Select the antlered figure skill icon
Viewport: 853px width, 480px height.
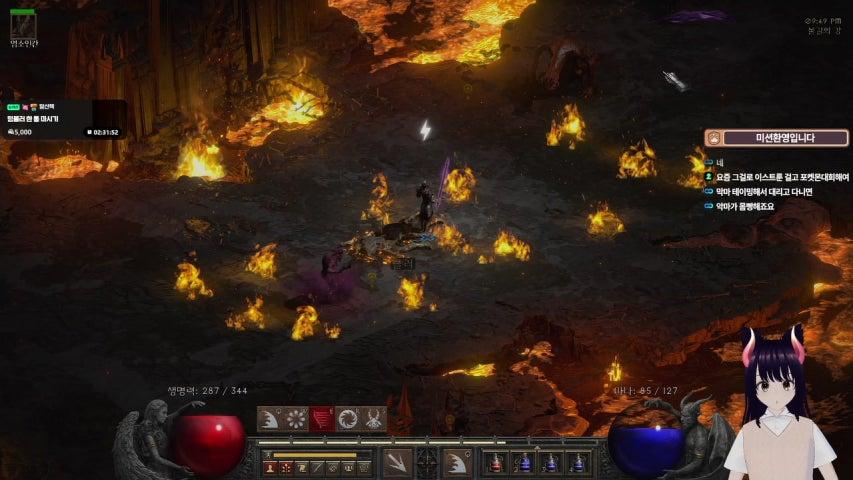(x=374, y=419)
